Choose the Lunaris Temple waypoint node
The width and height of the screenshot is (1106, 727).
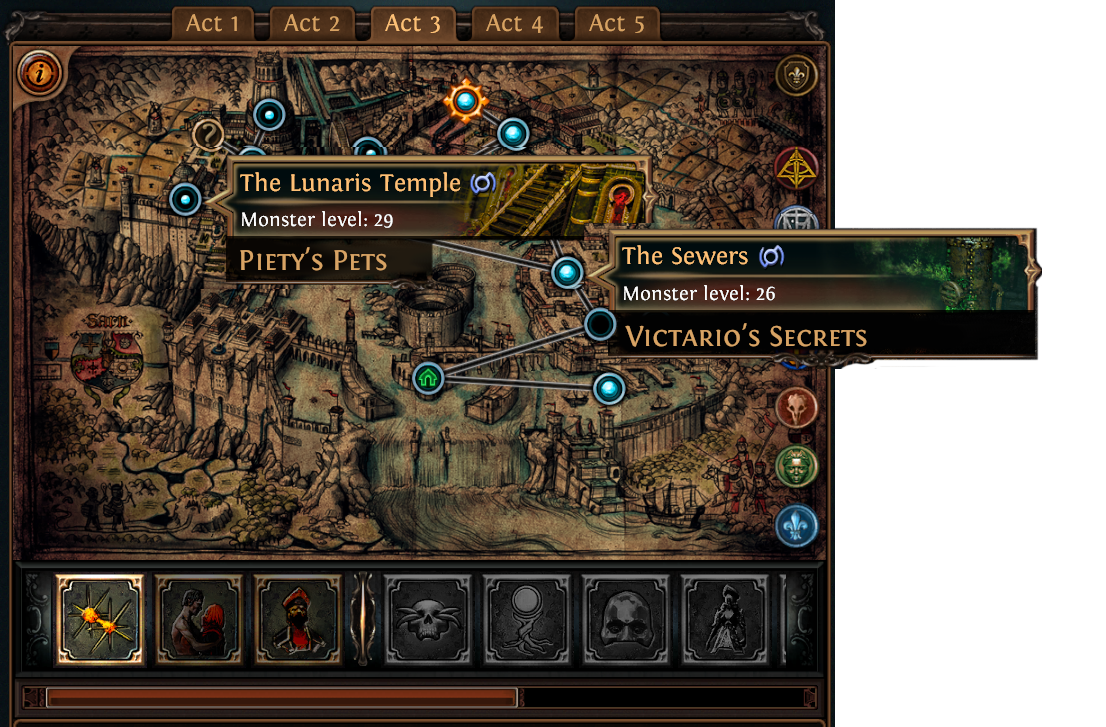[185, 199]
